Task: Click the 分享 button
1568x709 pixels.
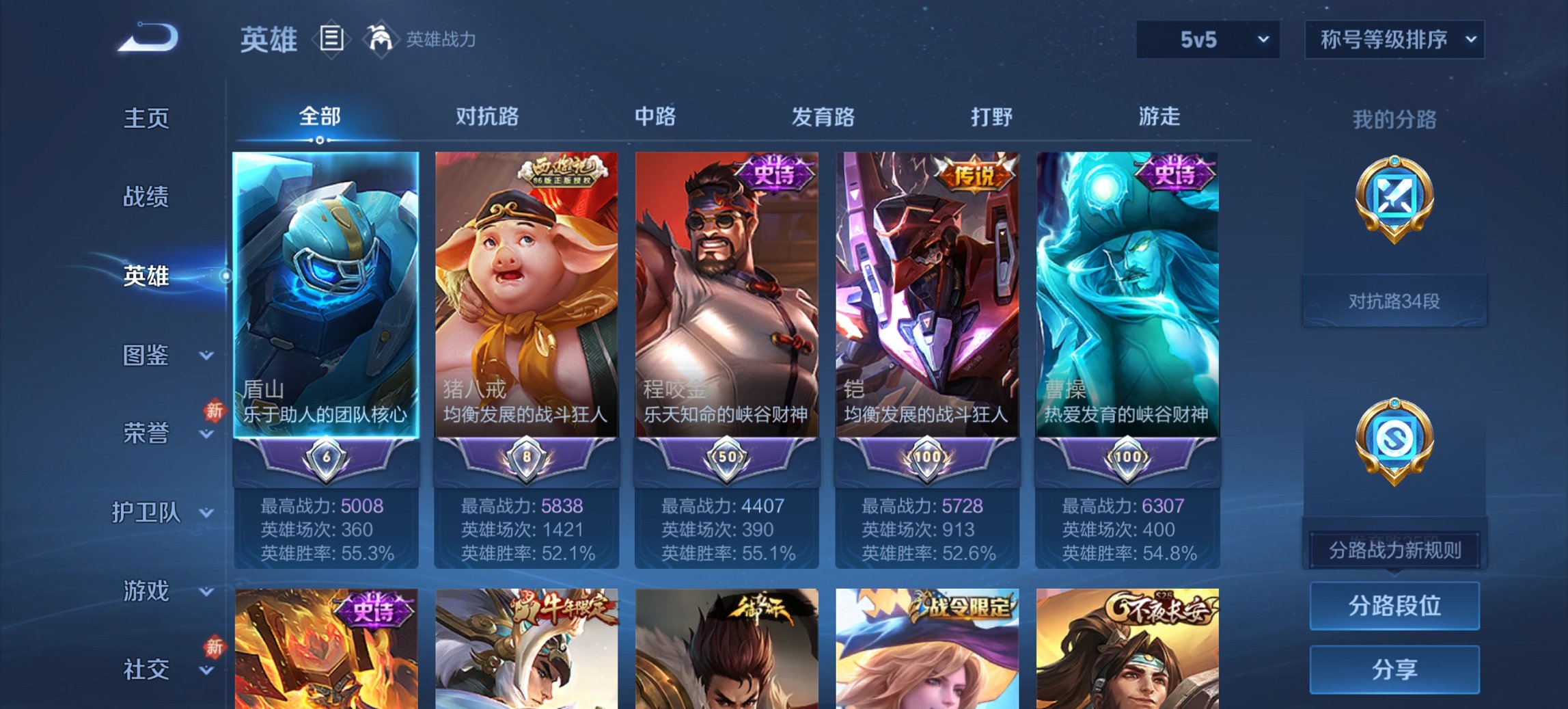Action: (x=1394, y=668)
